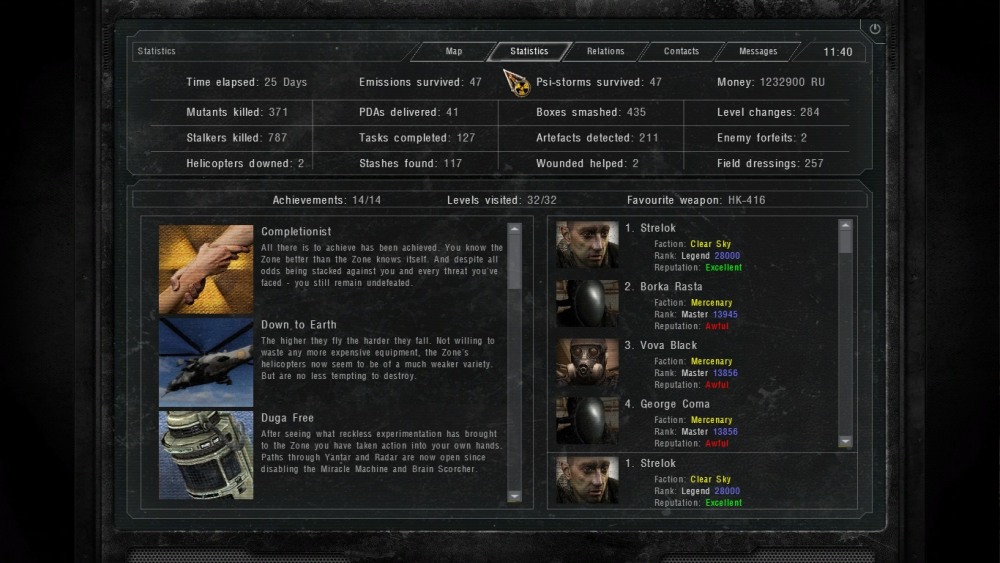Click the power button in the top corner
1000x563 pixels.
(x=875, y=29)
